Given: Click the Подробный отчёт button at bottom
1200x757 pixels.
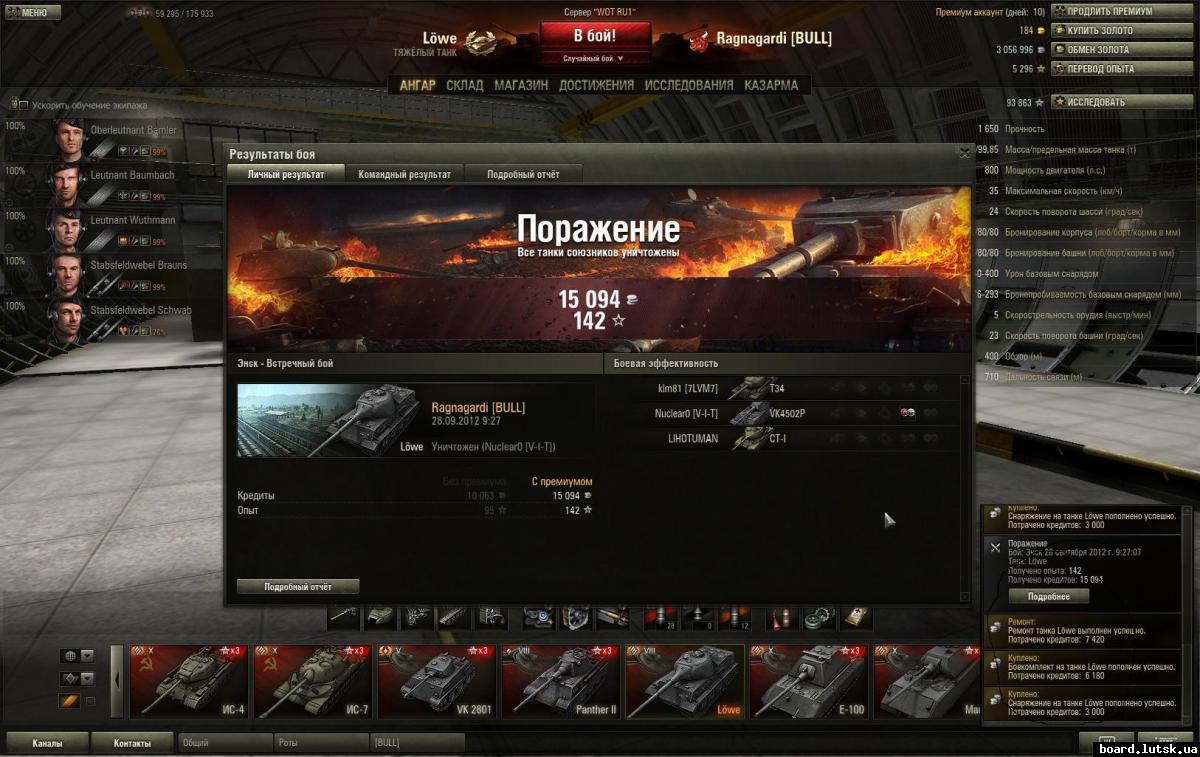Looking at the screenshot, I should tap(298, 587).
